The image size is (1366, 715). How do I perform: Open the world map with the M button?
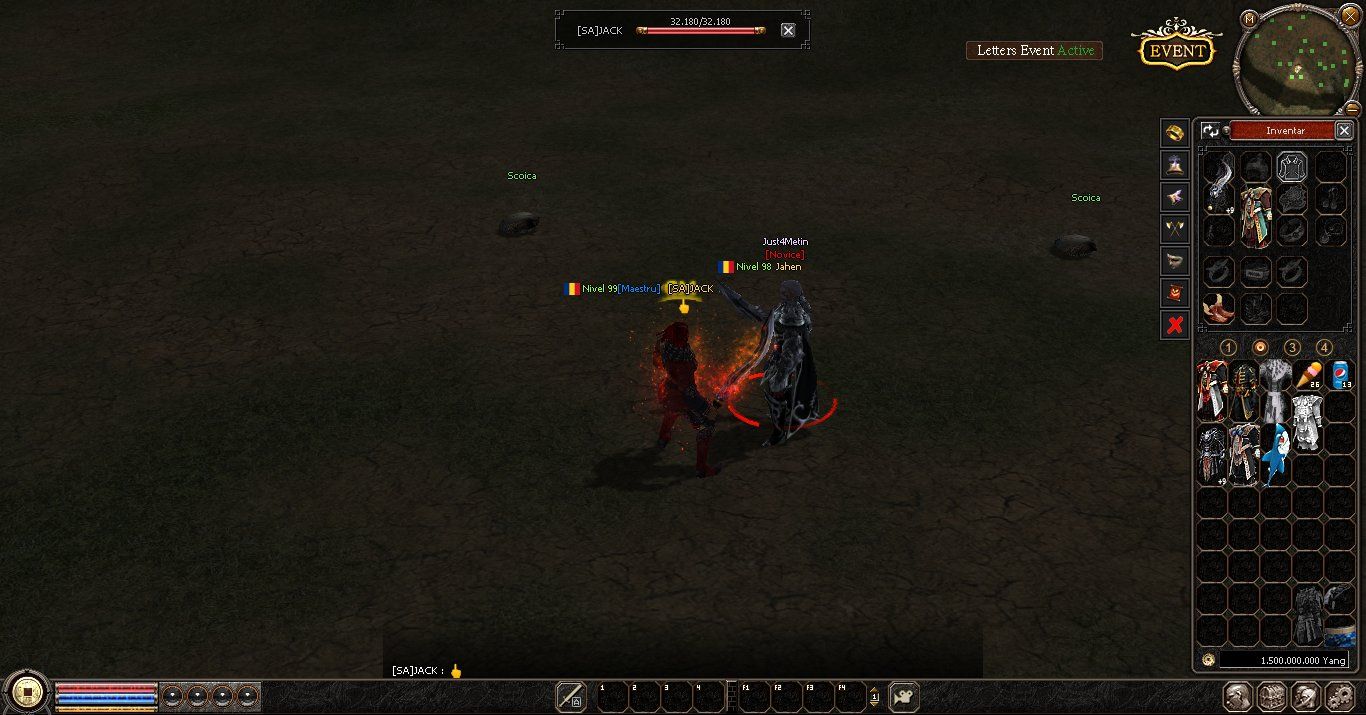1249,19
